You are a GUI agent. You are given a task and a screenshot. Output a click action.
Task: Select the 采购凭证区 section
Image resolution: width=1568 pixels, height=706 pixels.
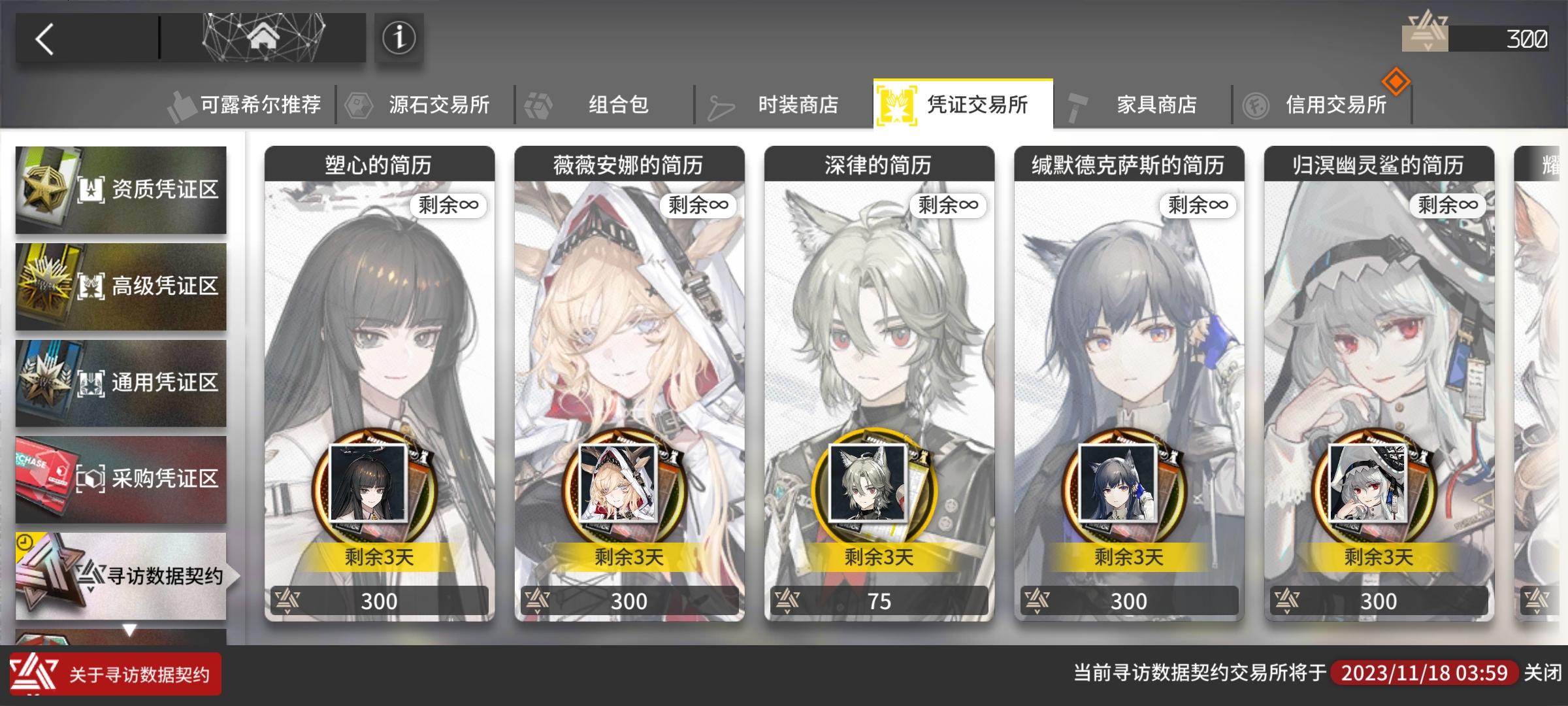point(121,480)
